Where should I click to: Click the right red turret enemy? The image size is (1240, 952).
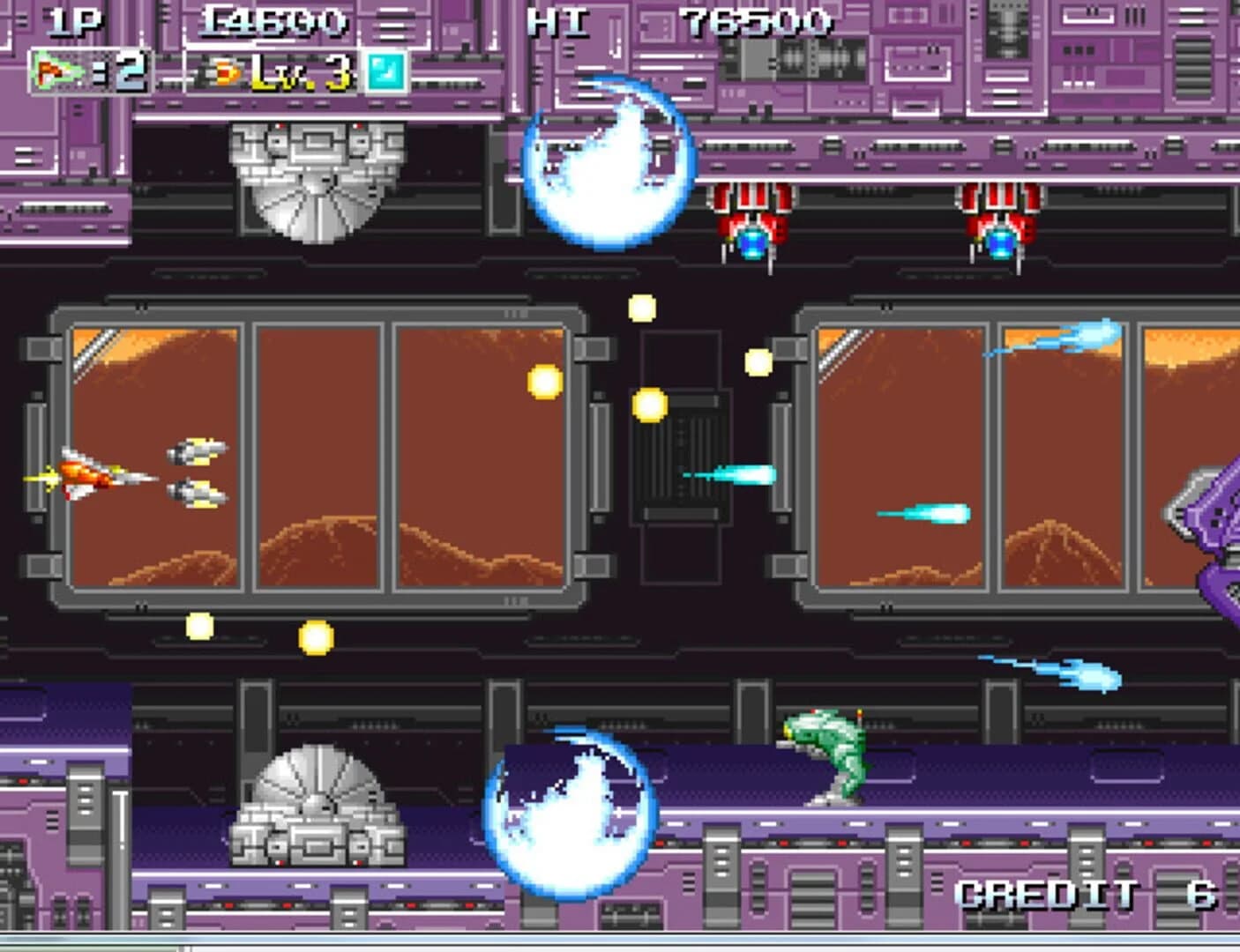1001,220
